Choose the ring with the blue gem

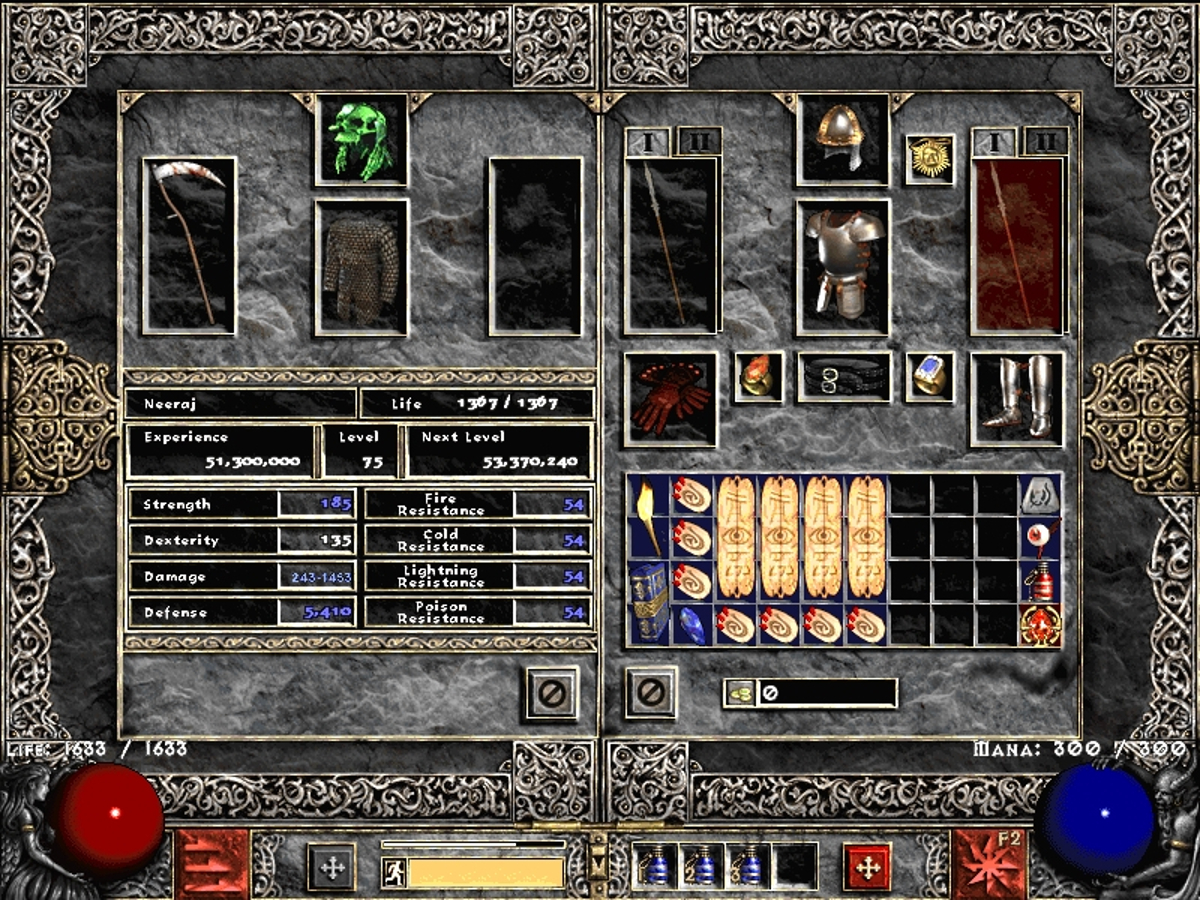point(929,376)
